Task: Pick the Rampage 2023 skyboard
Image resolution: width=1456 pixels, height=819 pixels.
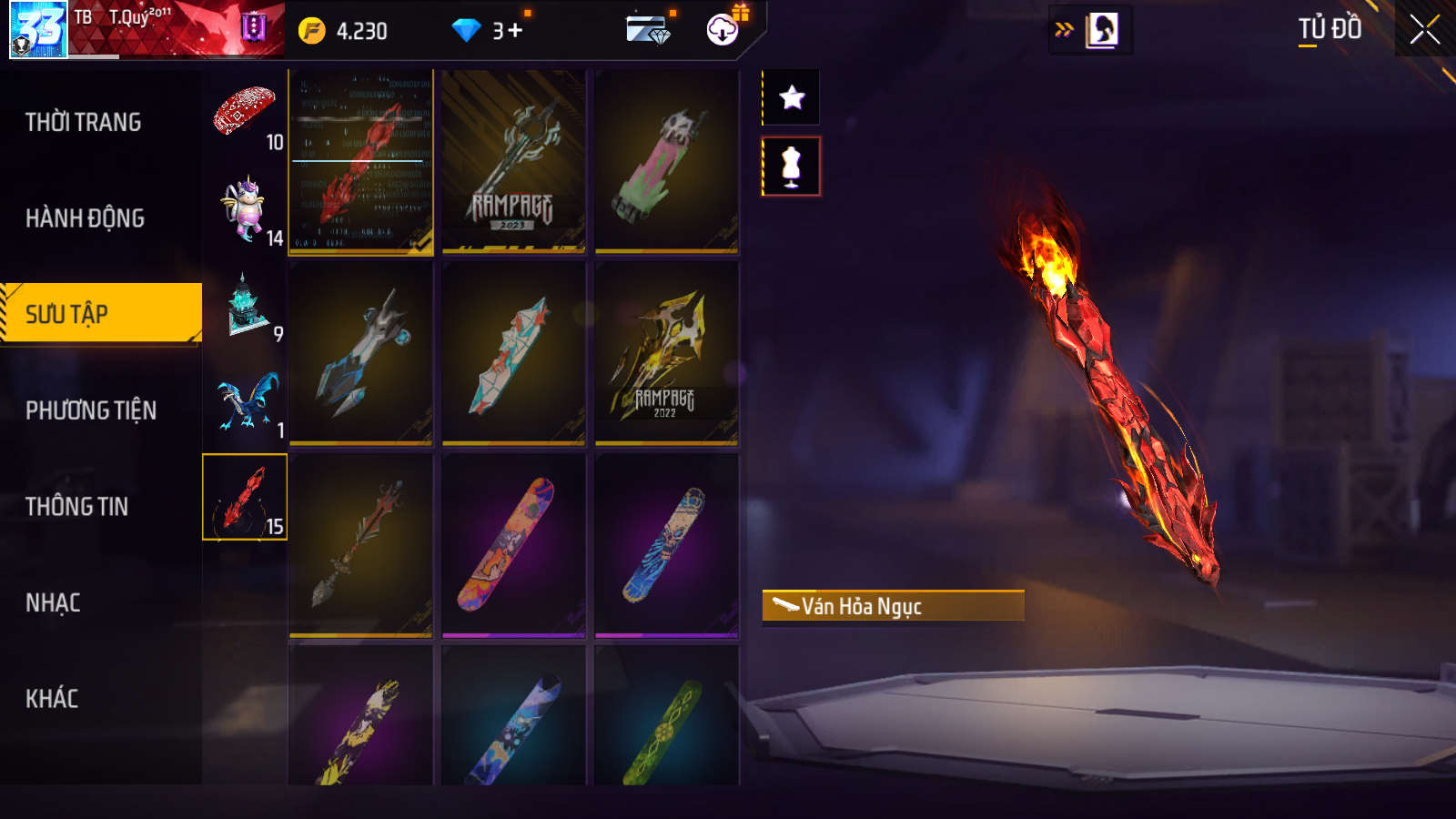Action: pyautogui.click(x=513, y=162)
